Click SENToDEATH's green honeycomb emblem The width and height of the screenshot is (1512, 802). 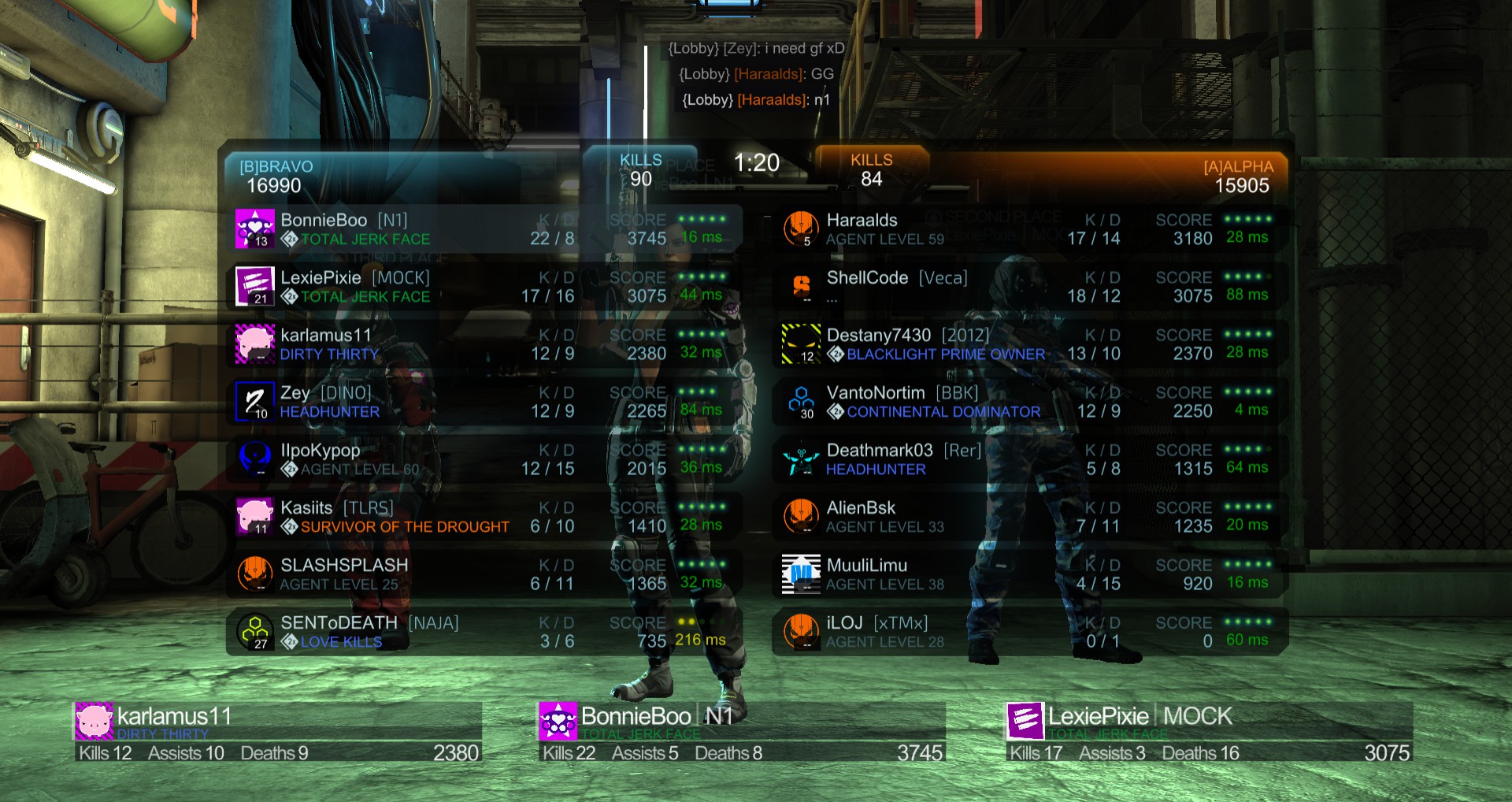pos(255,629)
